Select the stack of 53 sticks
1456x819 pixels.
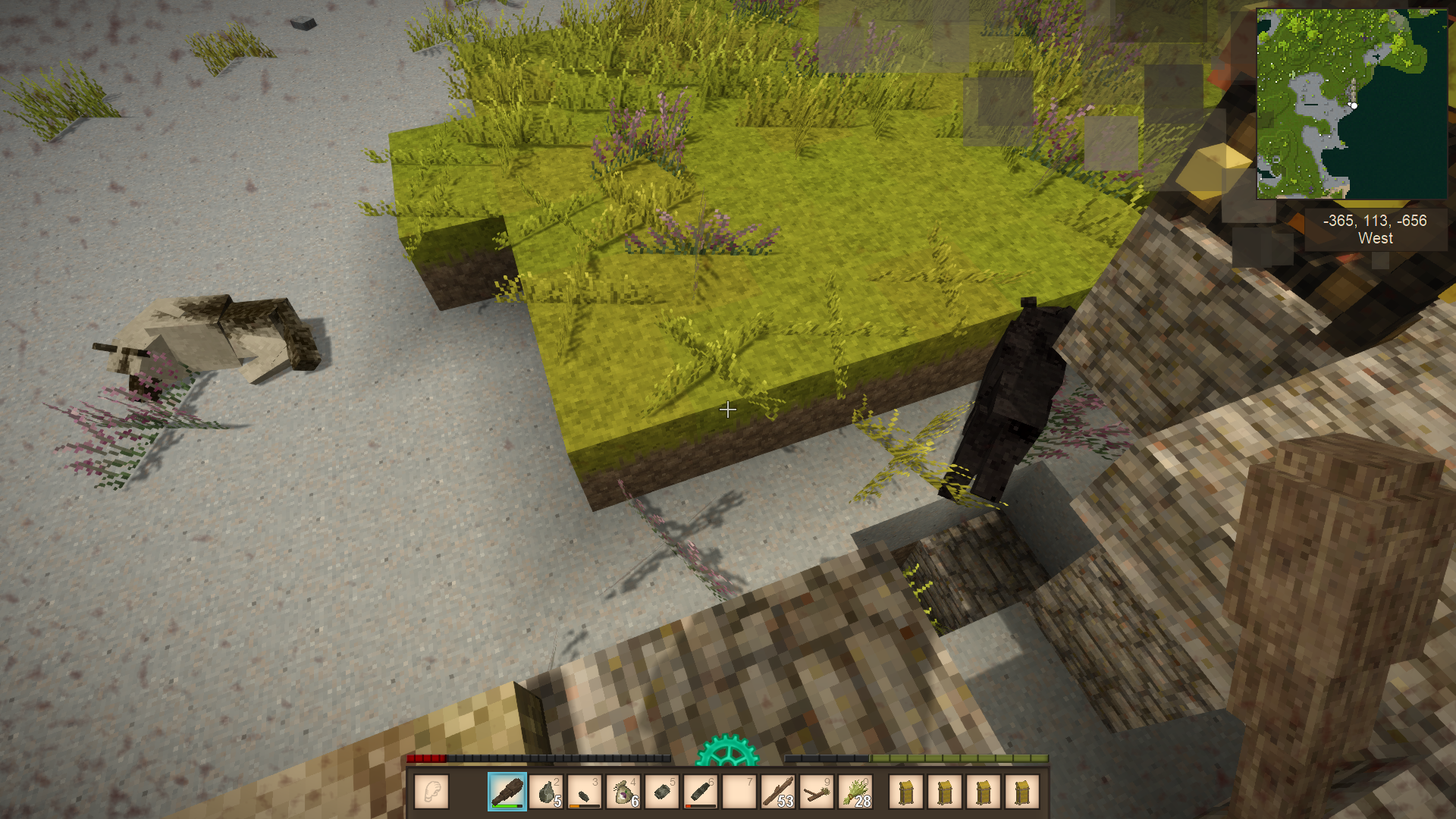778,792
